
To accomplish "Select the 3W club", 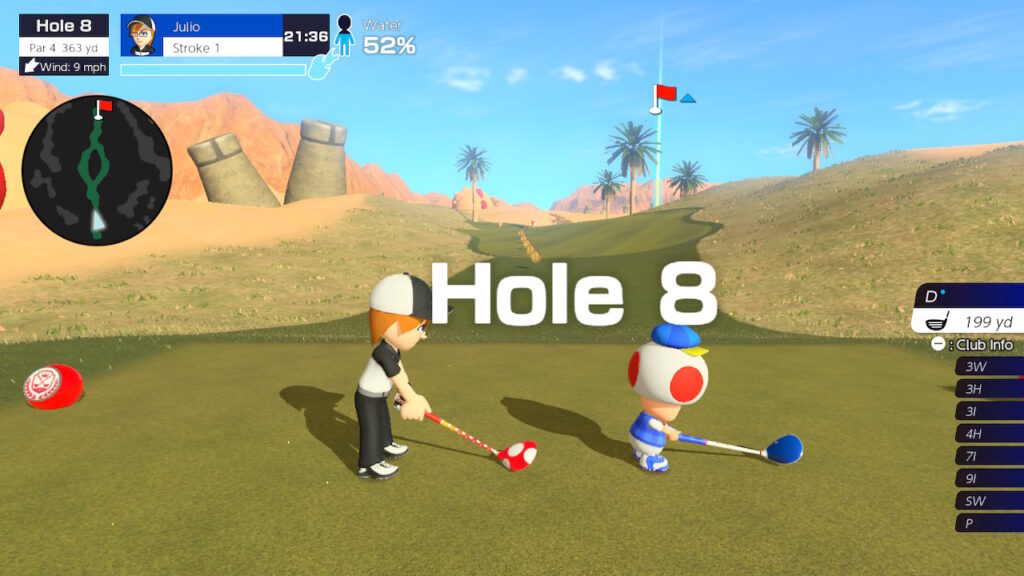I will [x=988, y=367].
